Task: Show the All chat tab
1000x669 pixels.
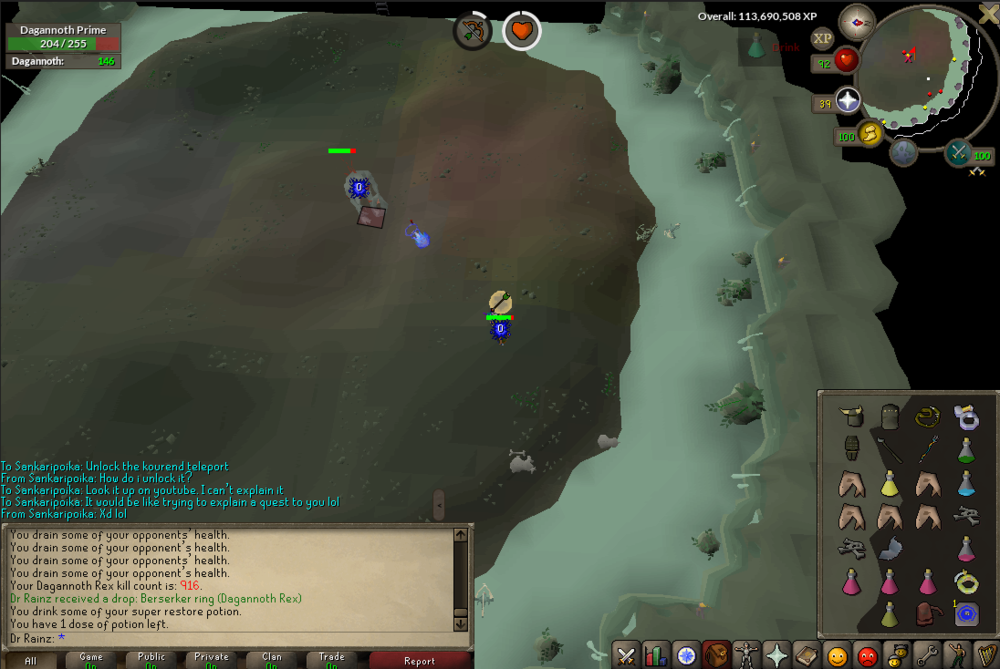Action: (31, 660)
